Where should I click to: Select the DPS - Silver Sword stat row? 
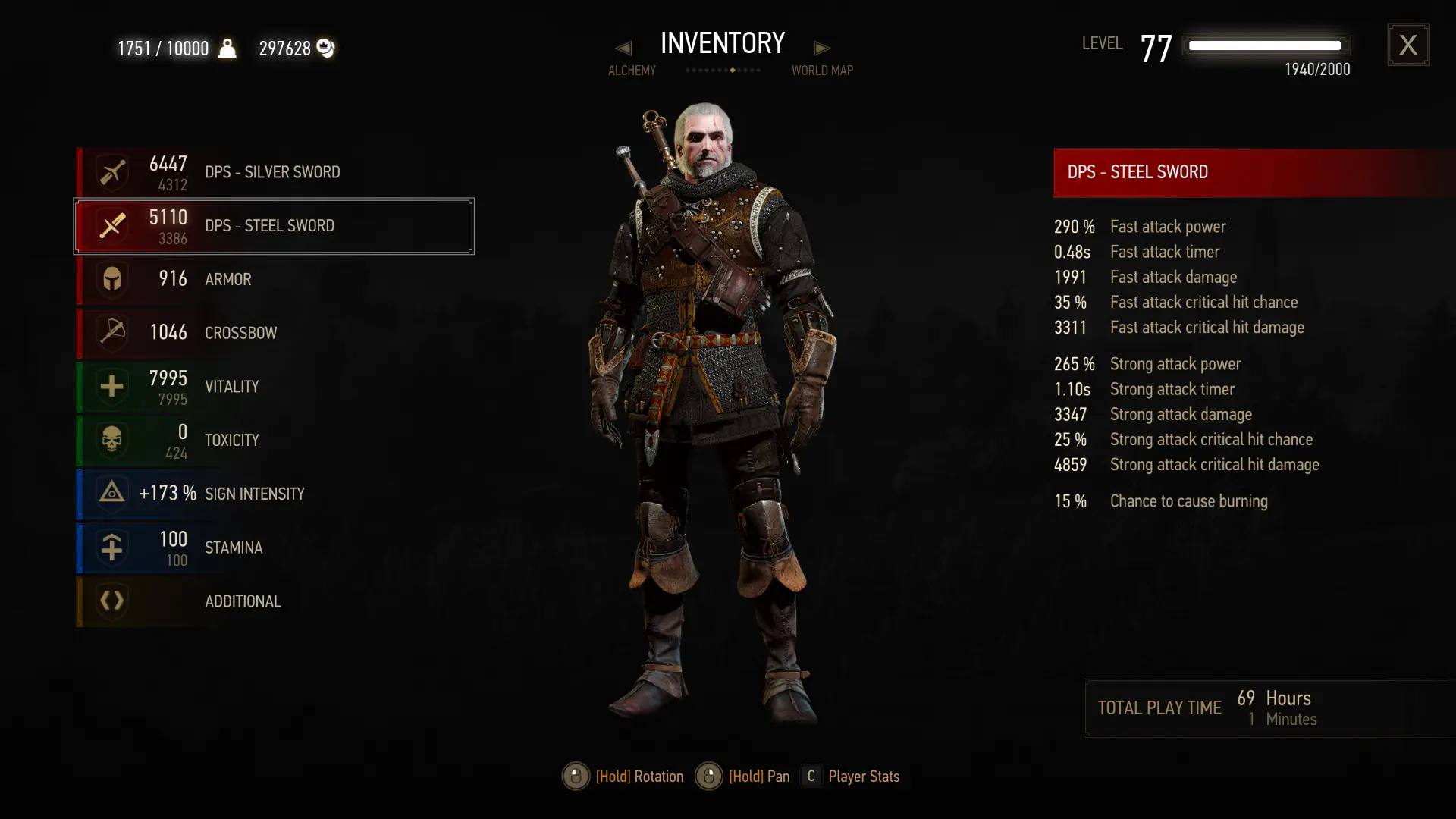273,172
